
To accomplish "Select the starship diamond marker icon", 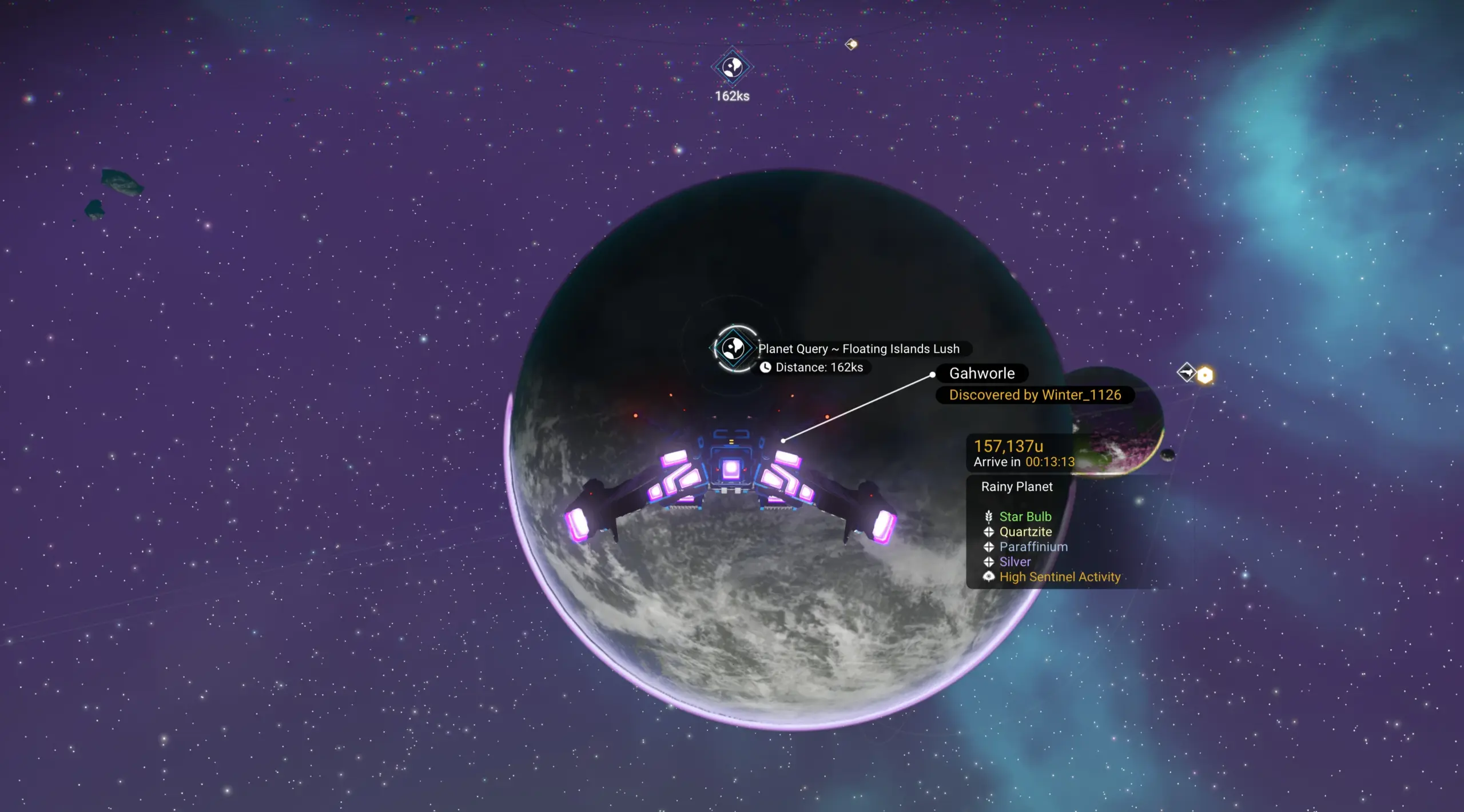I will coord(1187,373).
